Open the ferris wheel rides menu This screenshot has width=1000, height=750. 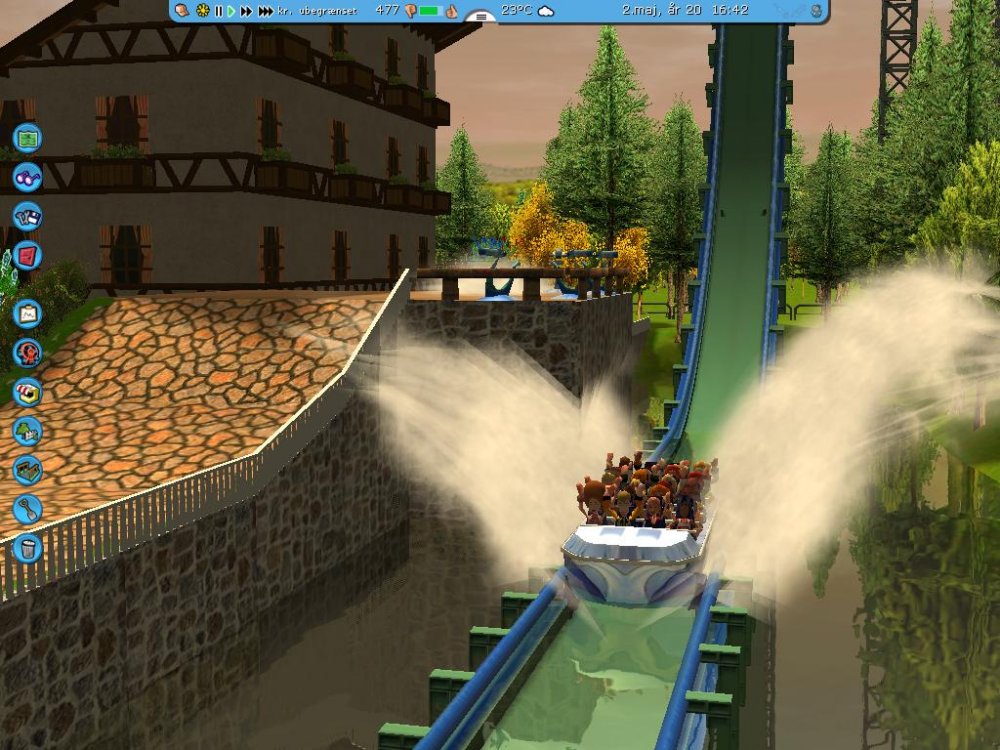pyautogui.click(x=27, y=352)
